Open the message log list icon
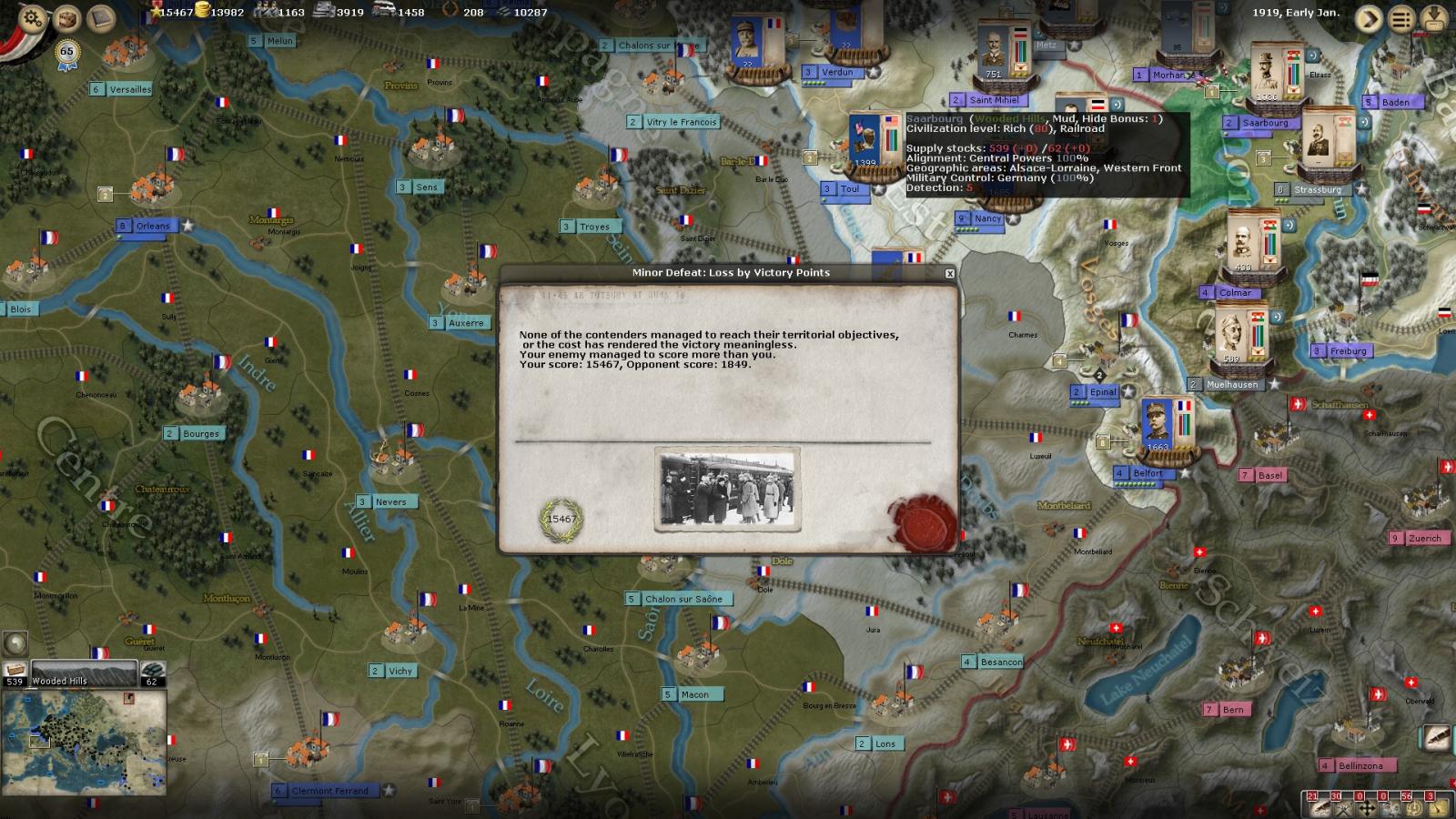Screen dimensions: 1456x819 click(1401, 19)
